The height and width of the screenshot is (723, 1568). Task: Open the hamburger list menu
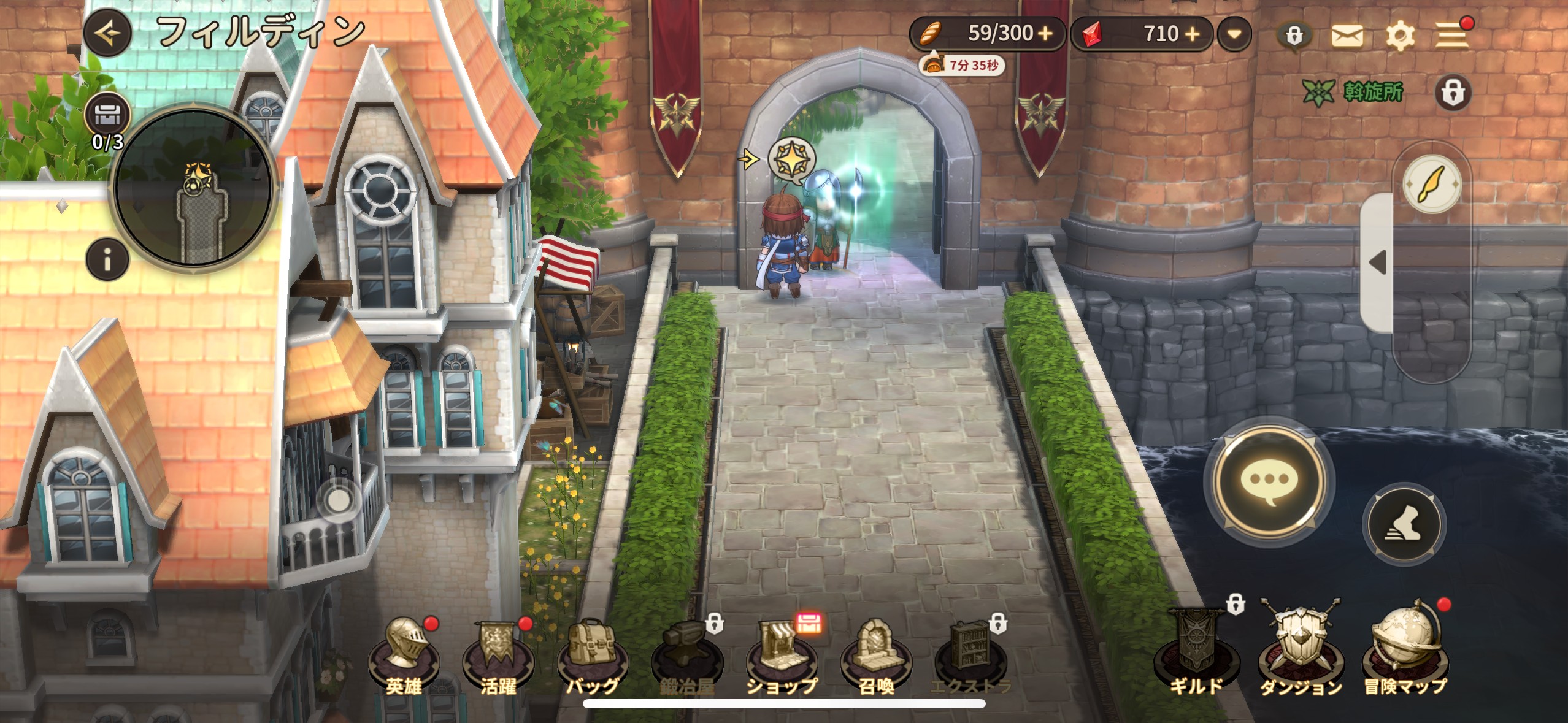tap(1451, 36)
